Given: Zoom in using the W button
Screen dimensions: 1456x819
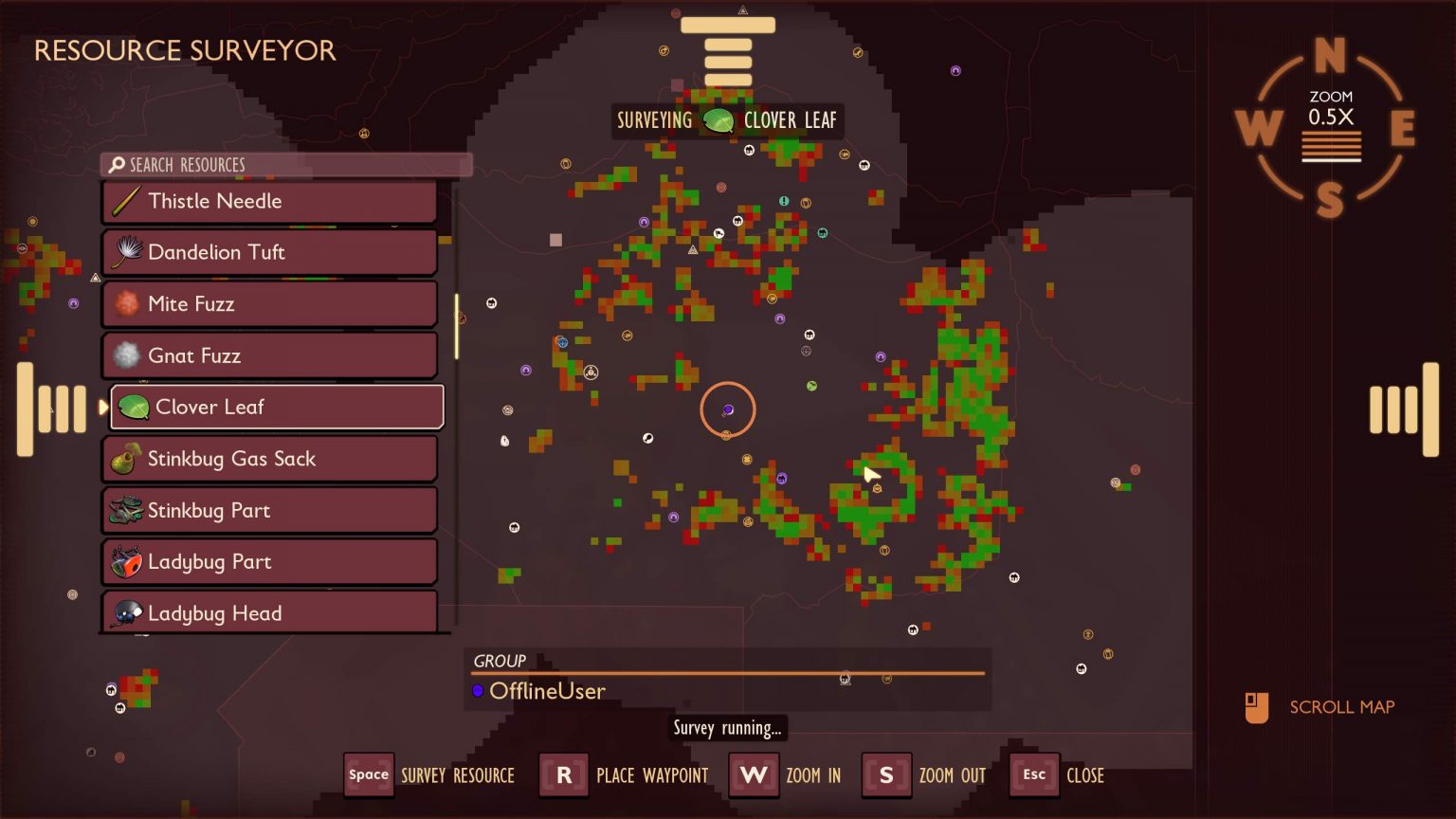Looking at the screenshot, I should 754,774.
